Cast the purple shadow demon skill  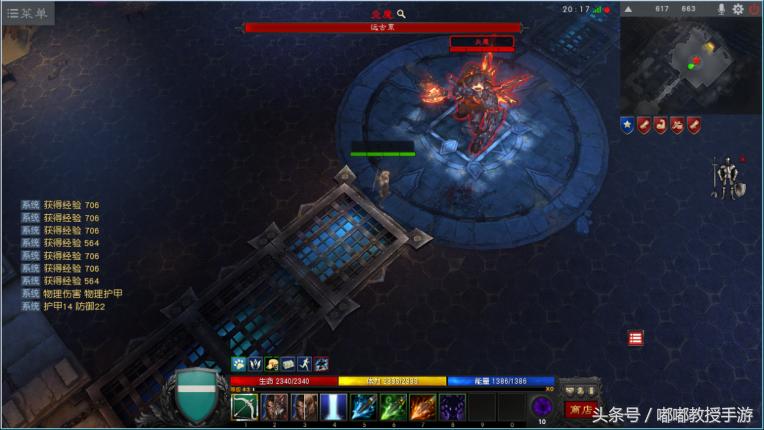pos(452,407)
